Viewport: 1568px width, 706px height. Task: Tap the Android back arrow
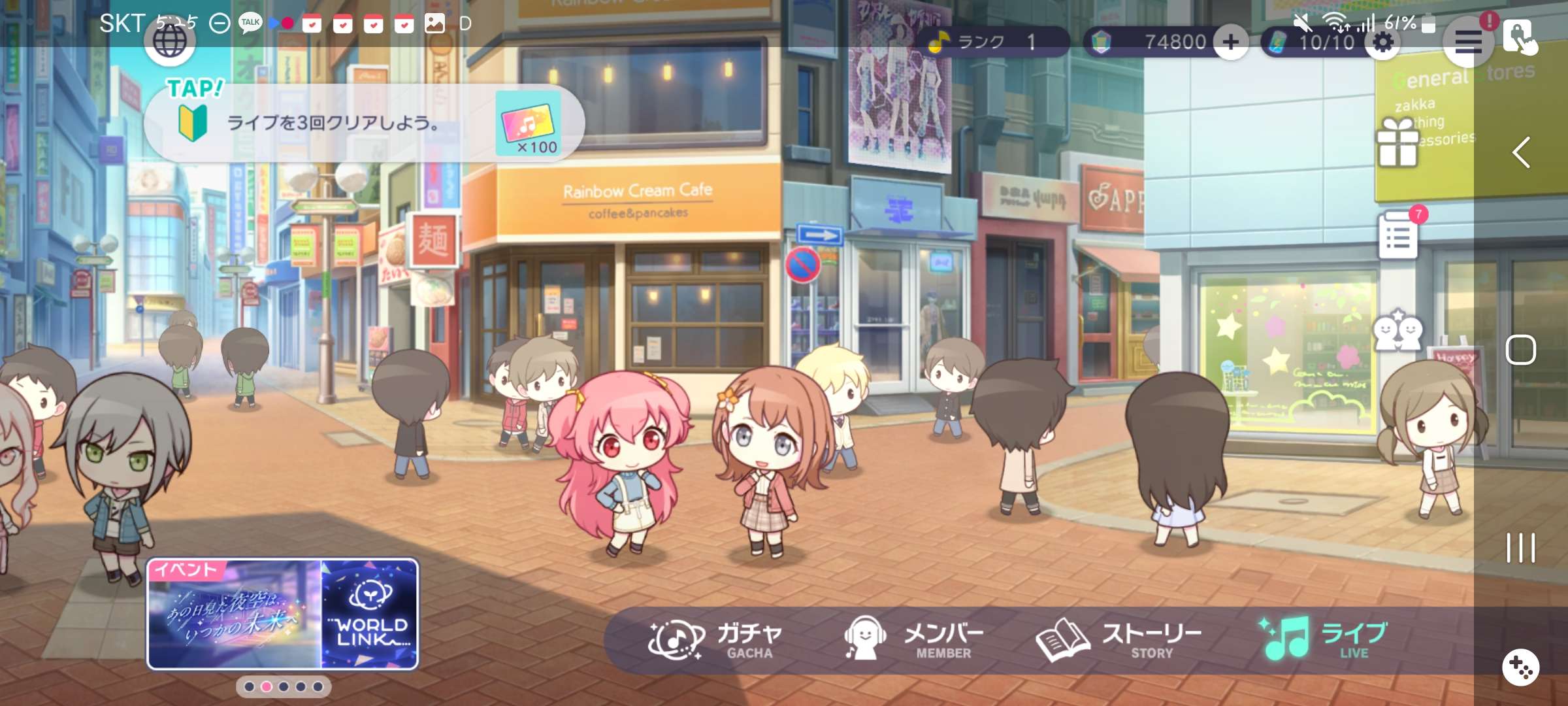1521,153
